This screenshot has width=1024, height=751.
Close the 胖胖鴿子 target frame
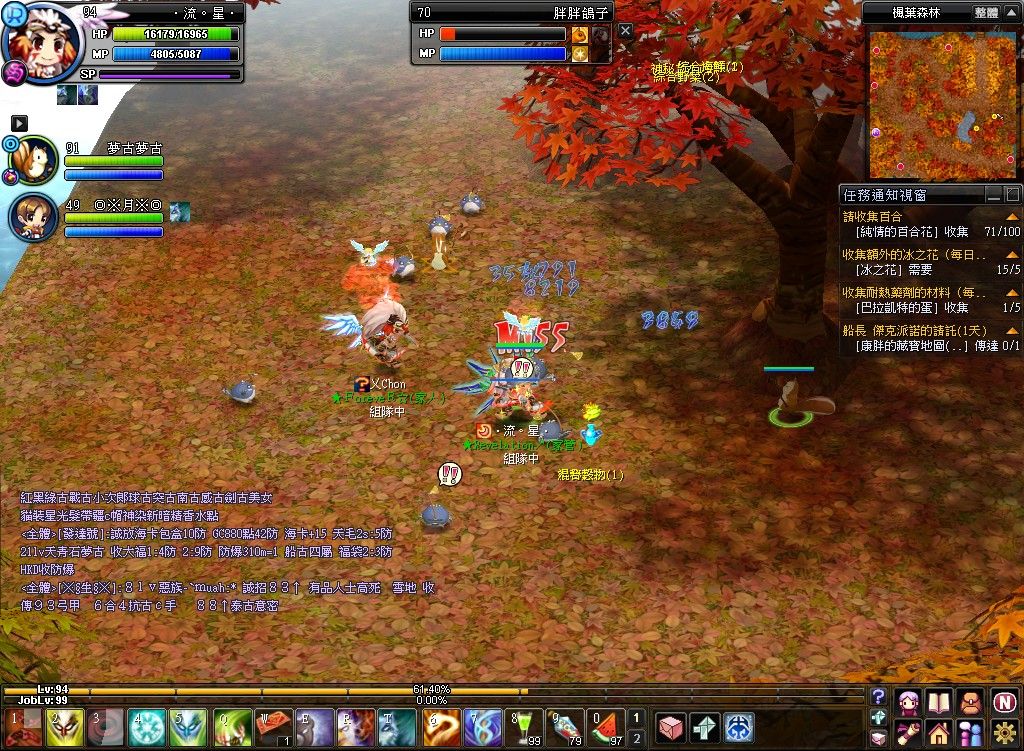[625, 31]
